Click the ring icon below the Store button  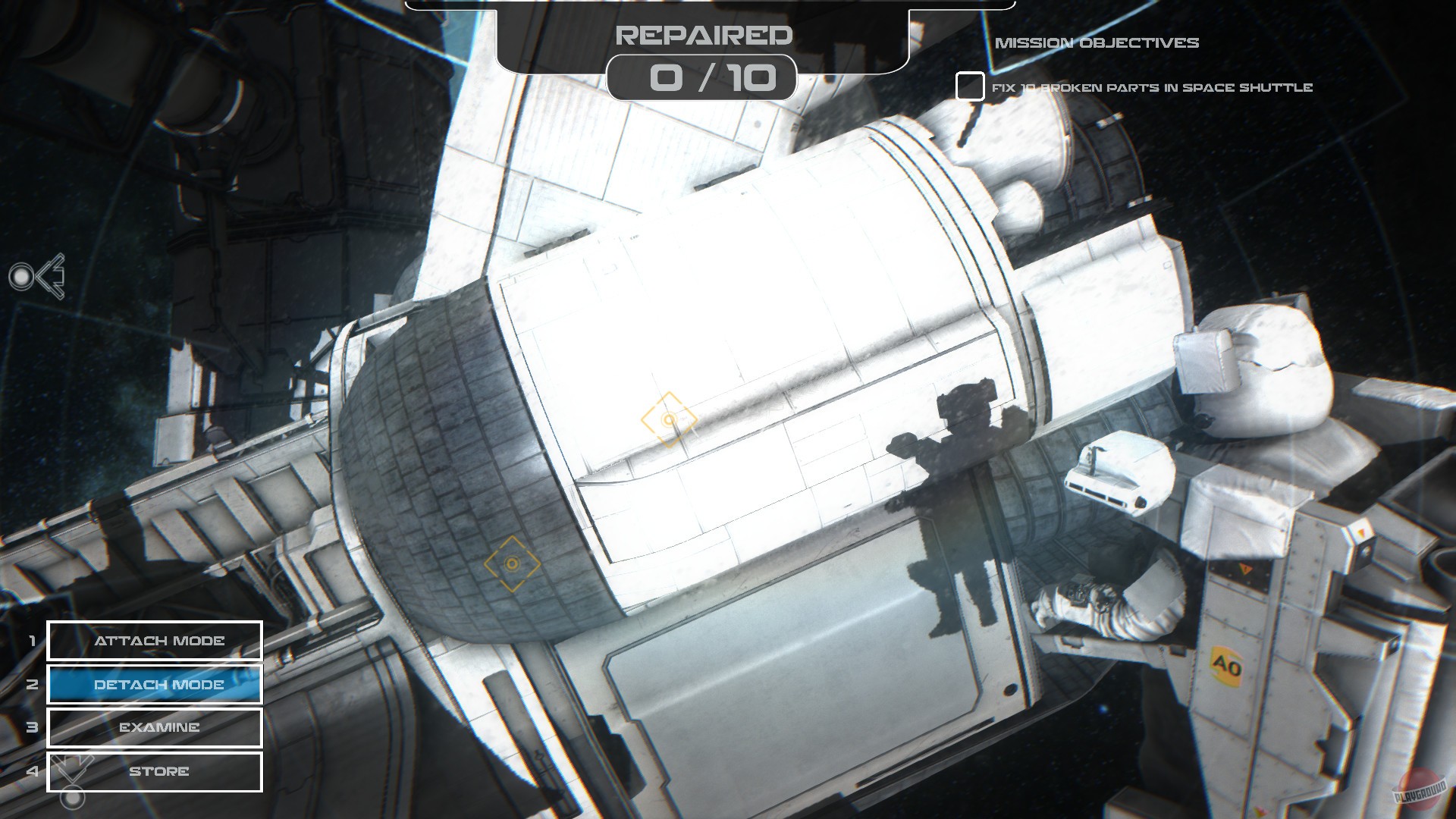[73, 797]
